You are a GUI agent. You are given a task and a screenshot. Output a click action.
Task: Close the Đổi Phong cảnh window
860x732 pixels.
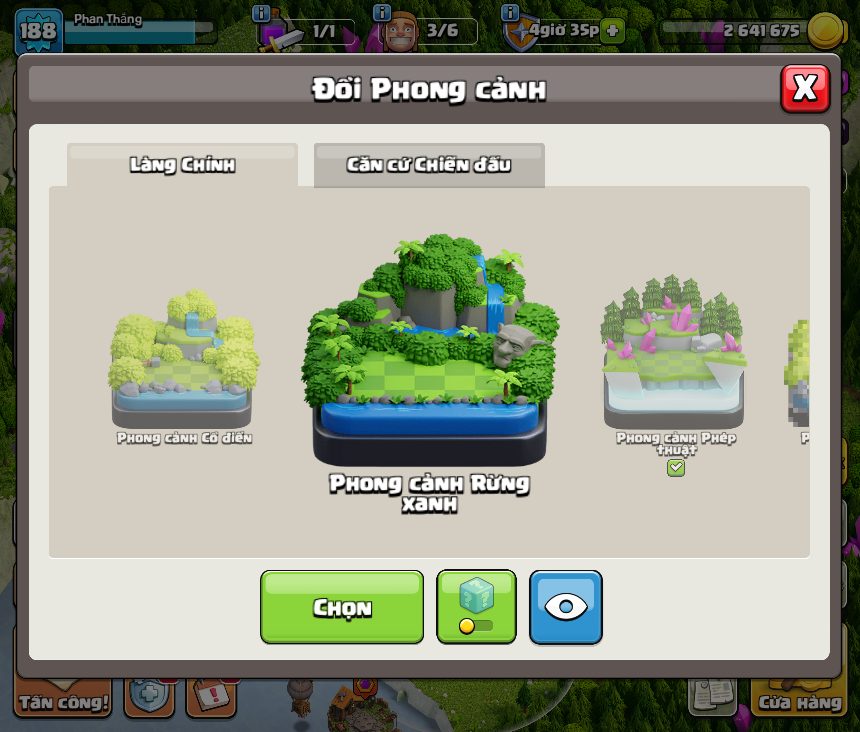[x=804, y=89]
